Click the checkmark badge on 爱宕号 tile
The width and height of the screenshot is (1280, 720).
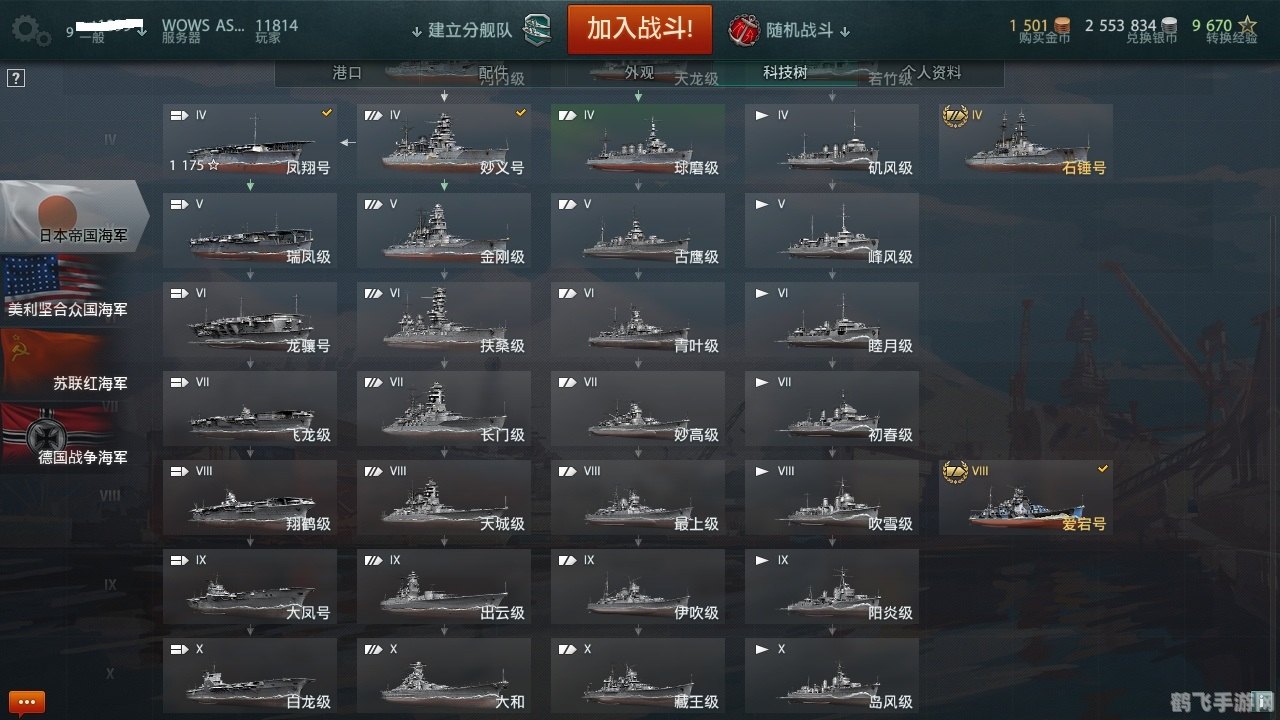(x=1103, y=467)
